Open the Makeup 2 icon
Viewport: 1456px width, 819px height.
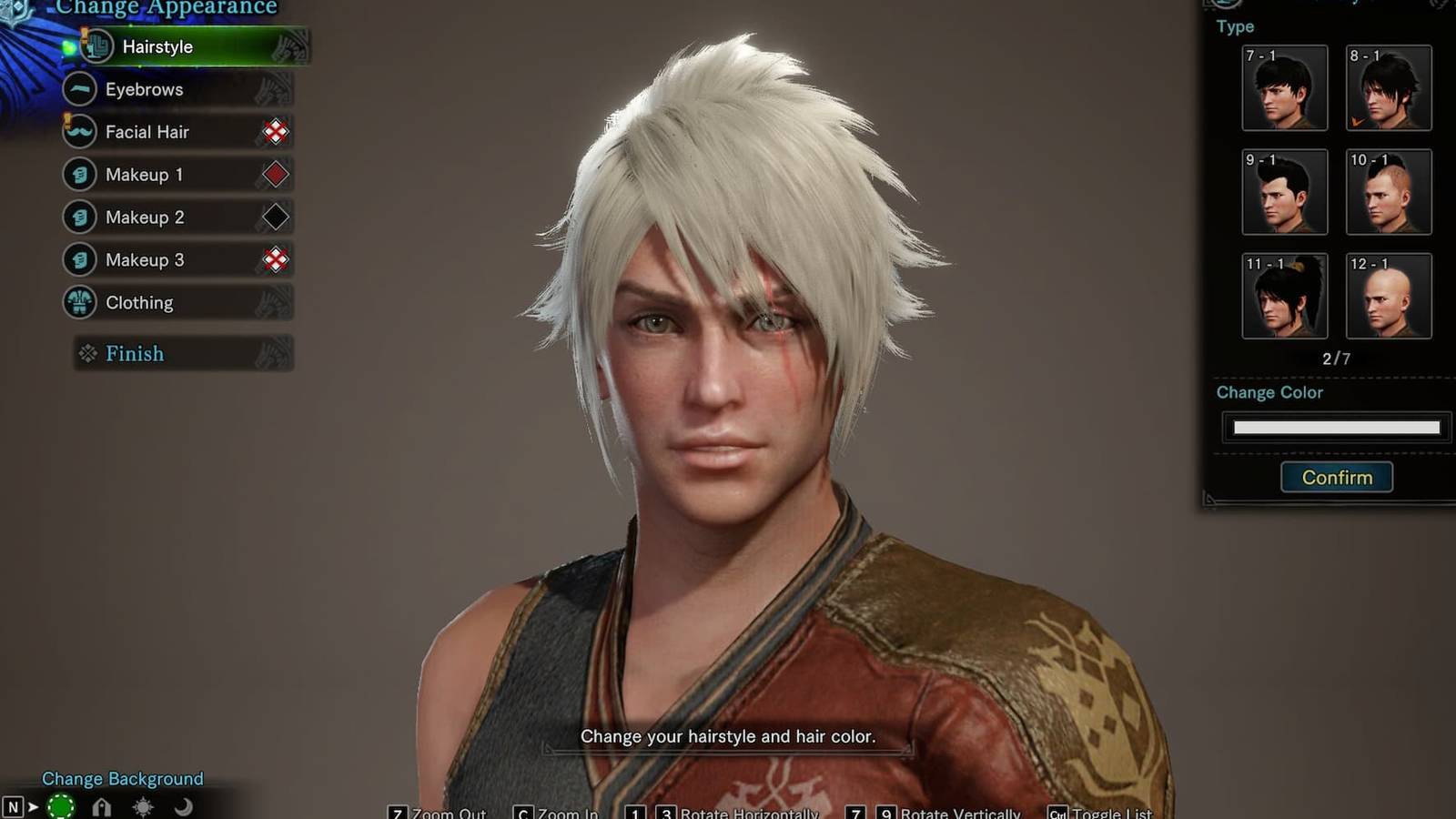[x=78, y=217]
